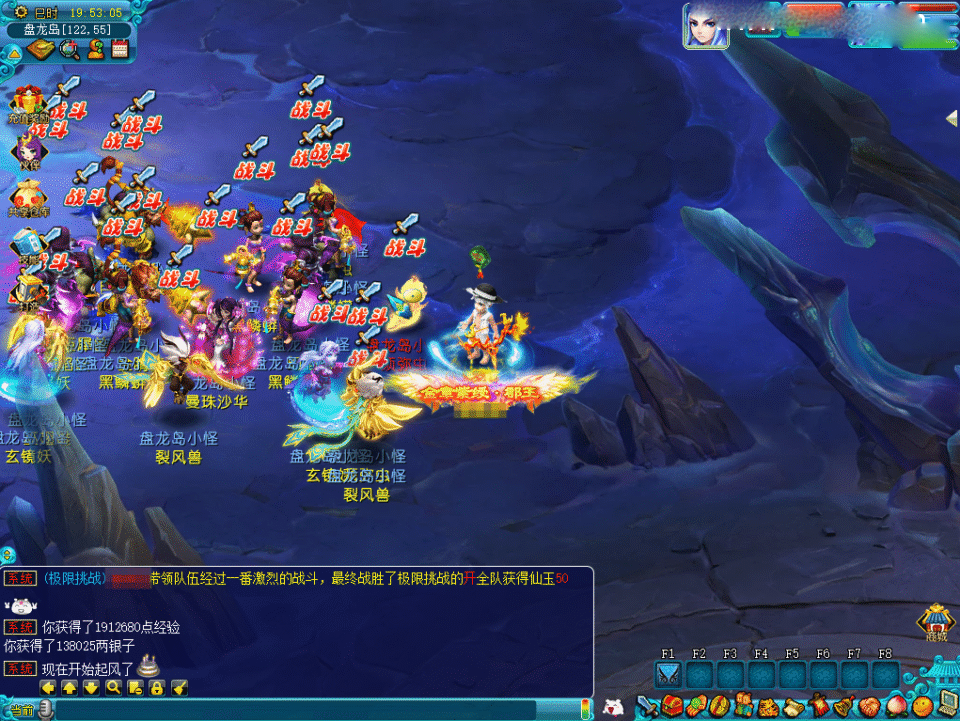The image size is (960, 721).
Task: Click the sword attack icon in the bottom bar
Action: point(648,707)
